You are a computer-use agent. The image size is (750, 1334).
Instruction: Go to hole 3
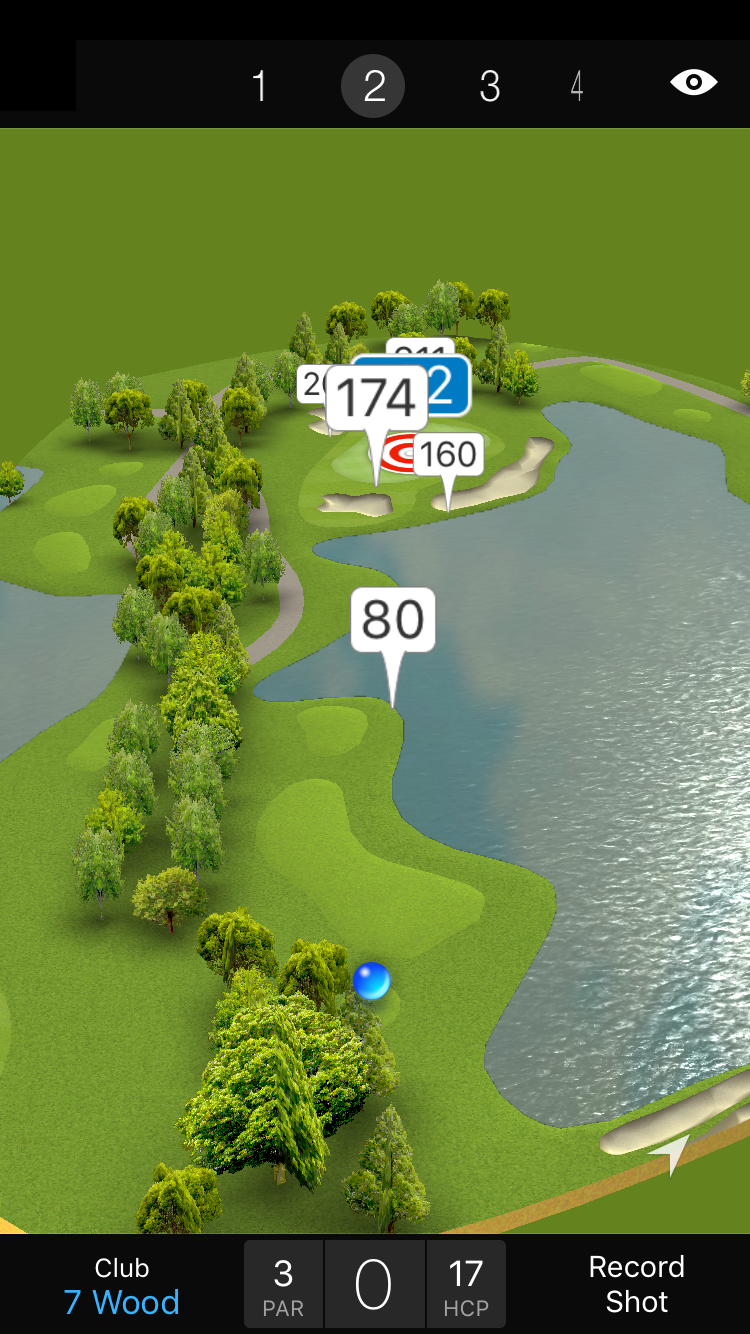[x=489, y=87]
